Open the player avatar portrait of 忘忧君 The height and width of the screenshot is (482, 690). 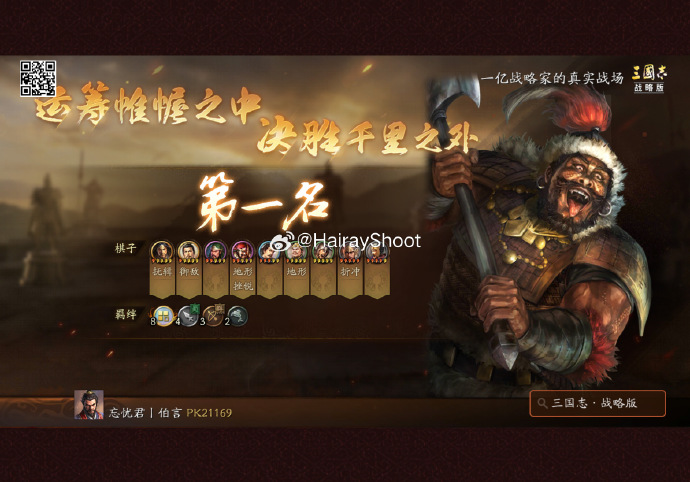point(89,405)
